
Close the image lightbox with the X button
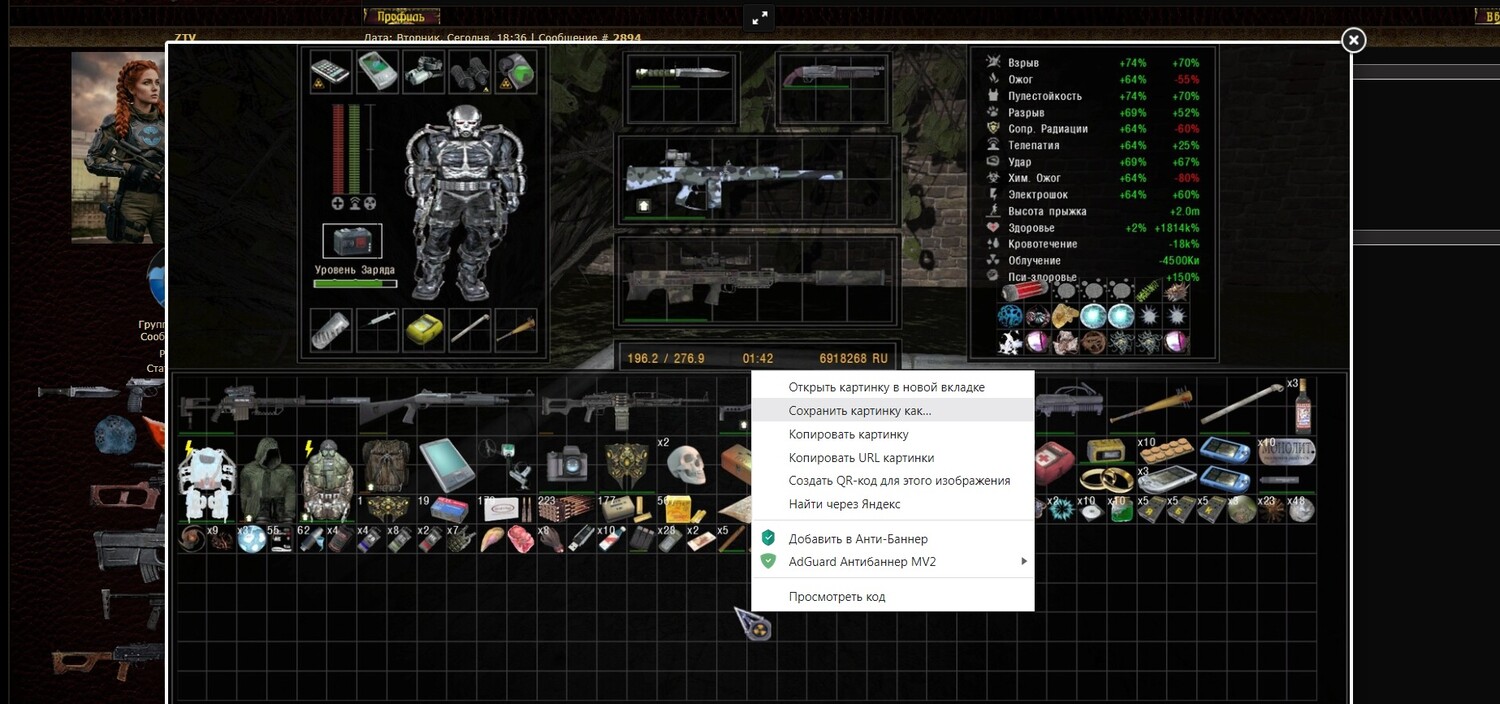[1353, 40]
